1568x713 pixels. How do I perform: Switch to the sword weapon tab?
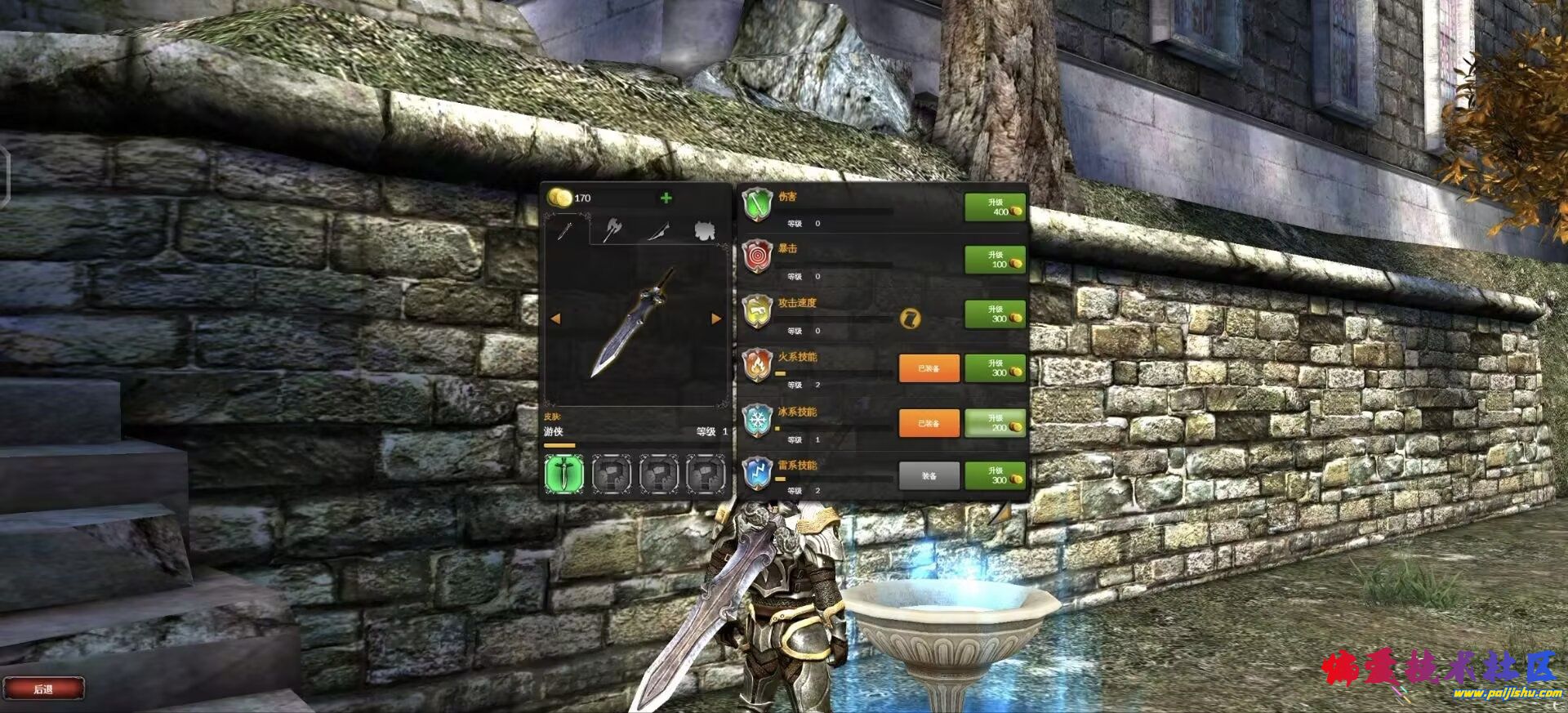pos(565,231)
